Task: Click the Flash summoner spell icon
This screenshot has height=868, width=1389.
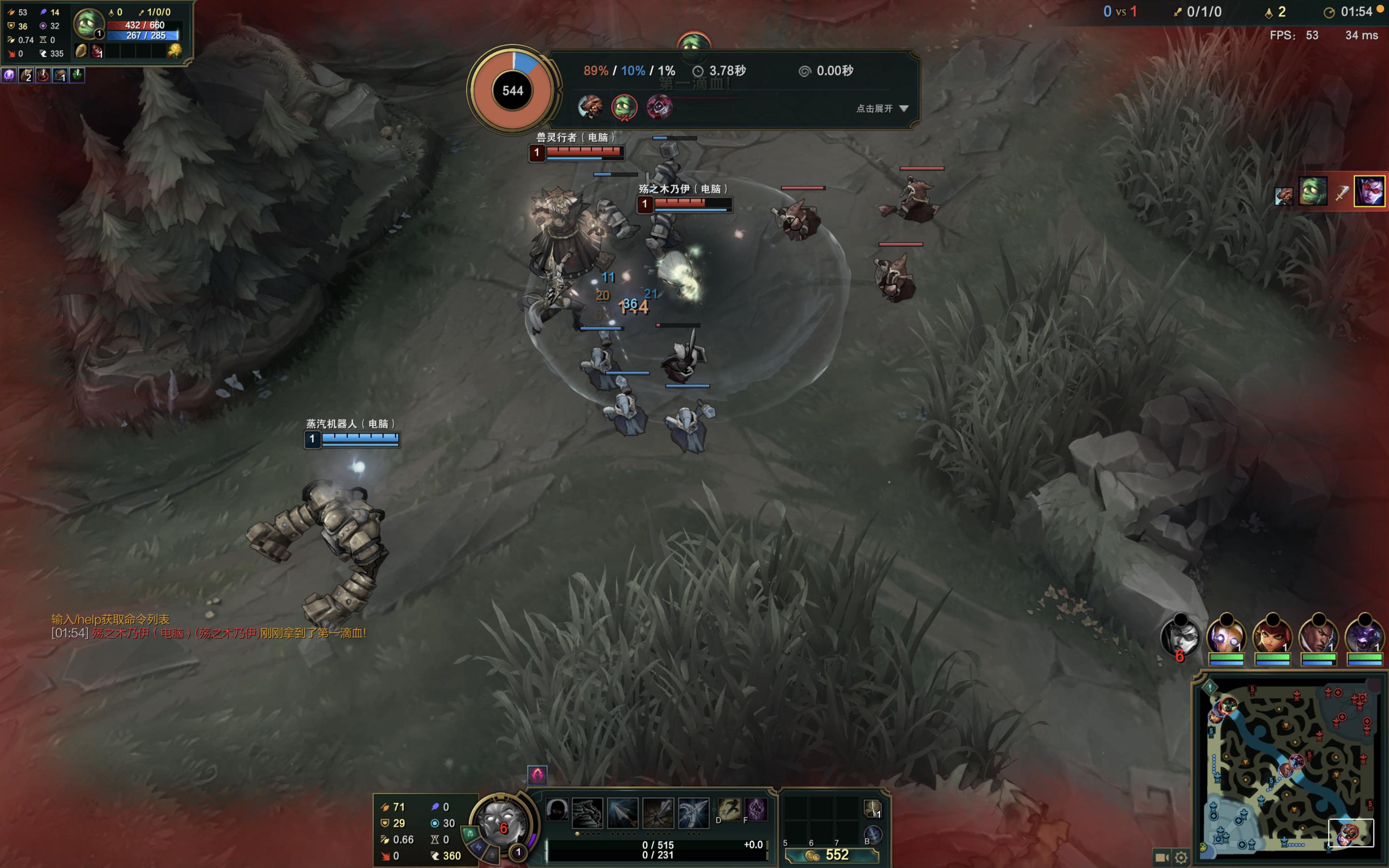Action: pos(730,810)
